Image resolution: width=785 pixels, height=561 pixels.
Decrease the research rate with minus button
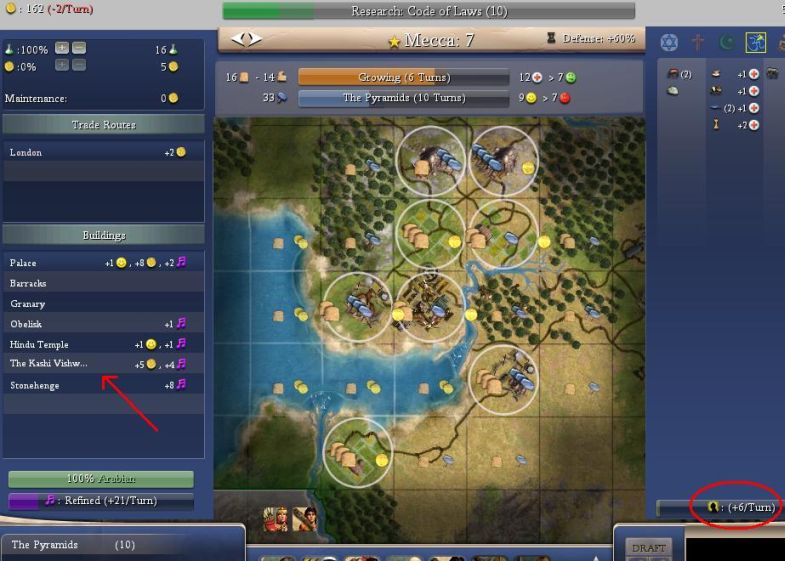point(79,48)
